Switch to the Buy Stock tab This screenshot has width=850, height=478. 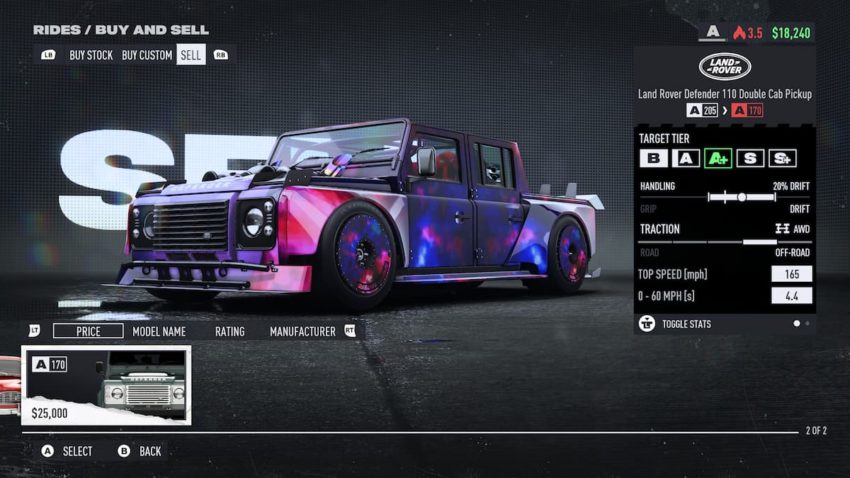[91, 55]
